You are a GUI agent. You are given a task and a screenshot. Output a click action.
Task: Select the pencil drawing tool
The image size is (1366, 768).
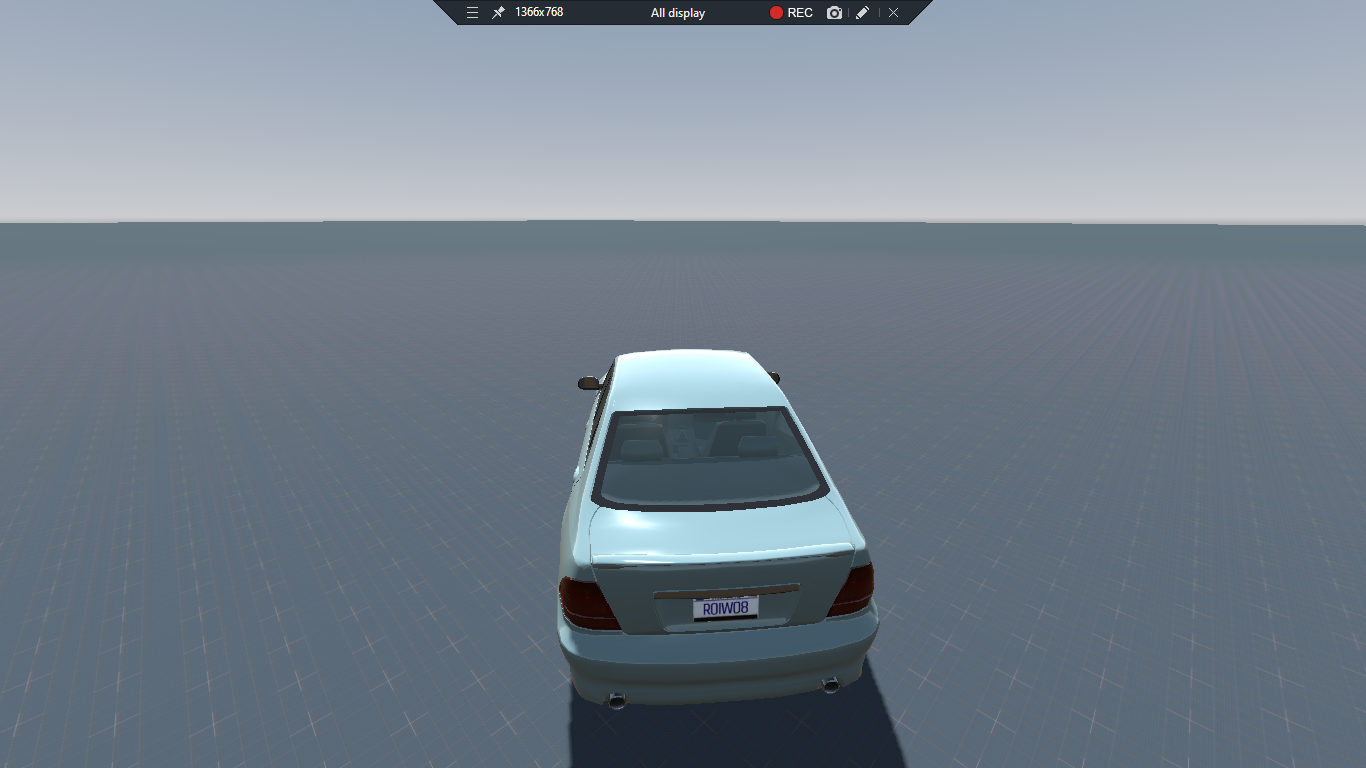[x=862, y=13]
